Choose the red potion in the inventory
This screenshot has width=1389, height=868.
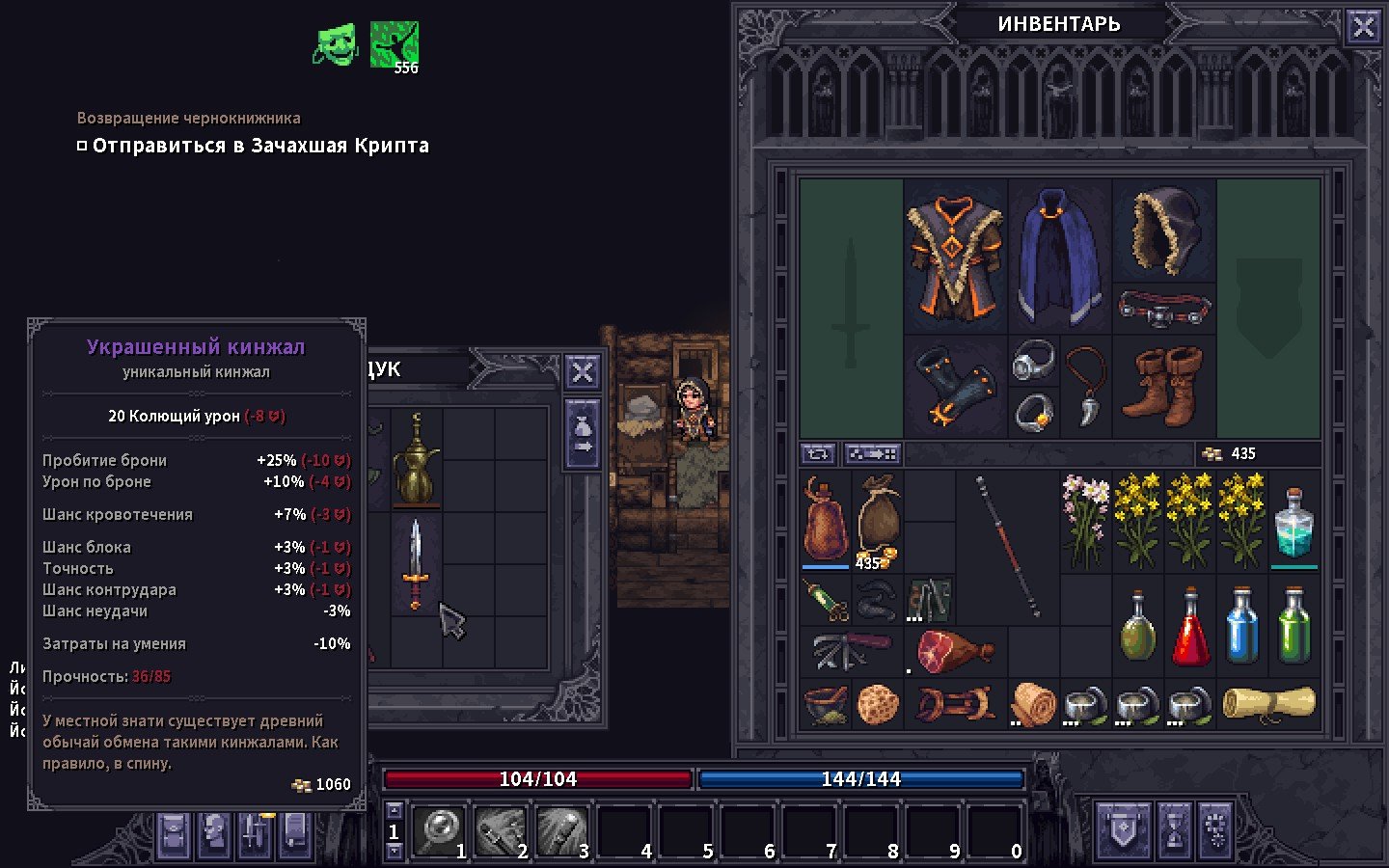coord(1189,627)
